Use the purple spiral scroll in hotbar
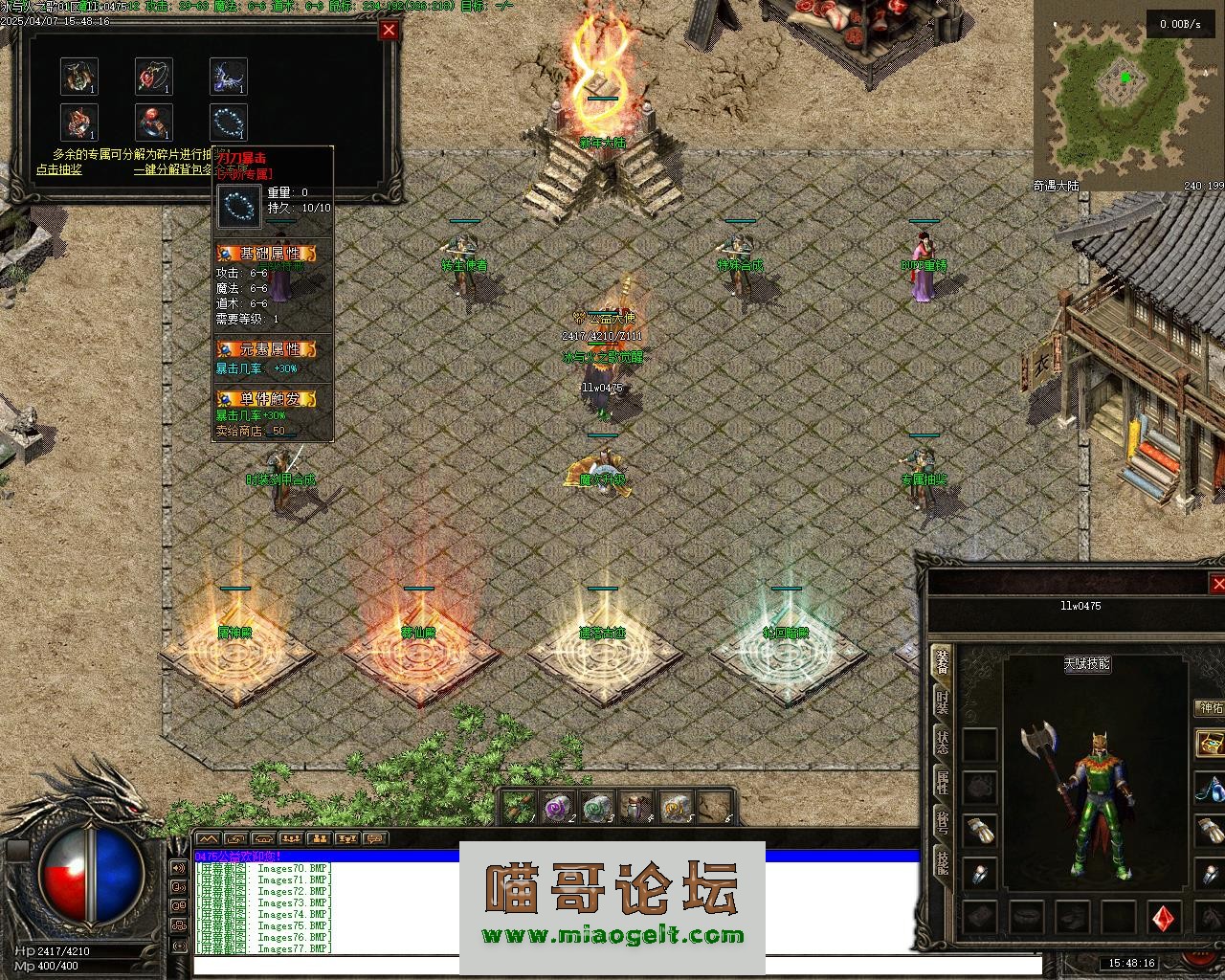Image resolution: width=1225 pixels, height=980 pixels. coord(556,809)
